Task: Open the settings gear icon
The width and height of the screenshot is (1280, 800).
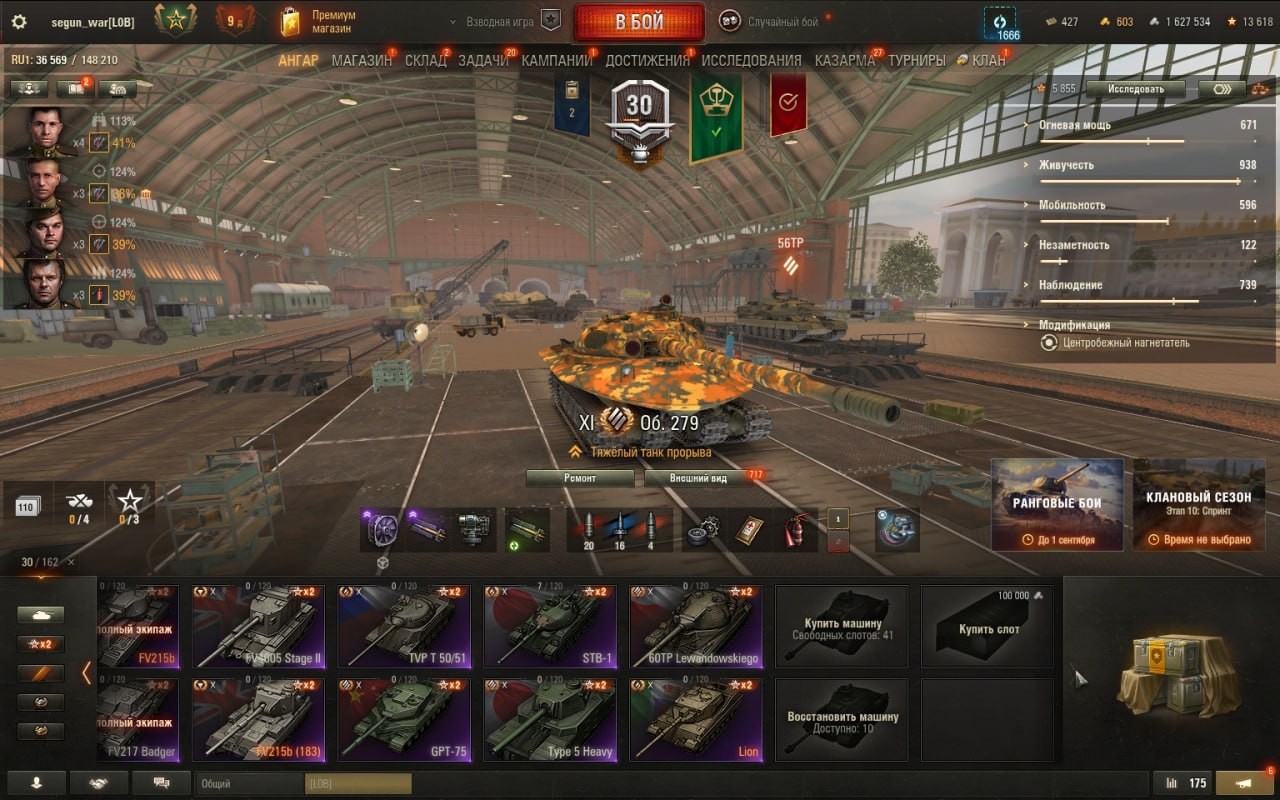Action: click(18, 22)
